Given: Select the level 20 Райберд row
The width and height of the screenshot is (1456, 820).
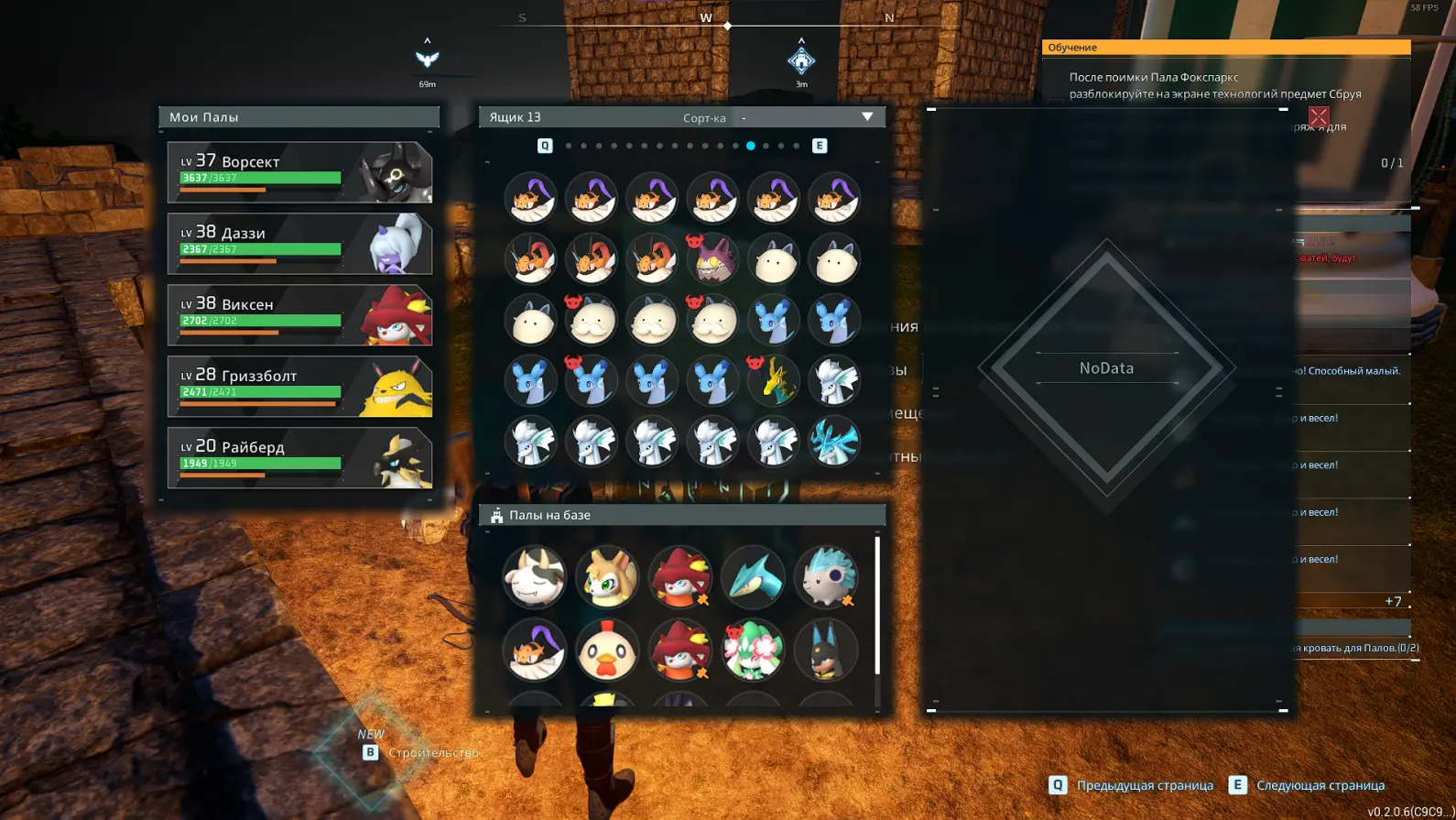Looking at the screenshot, I should (x=299, y=458).
